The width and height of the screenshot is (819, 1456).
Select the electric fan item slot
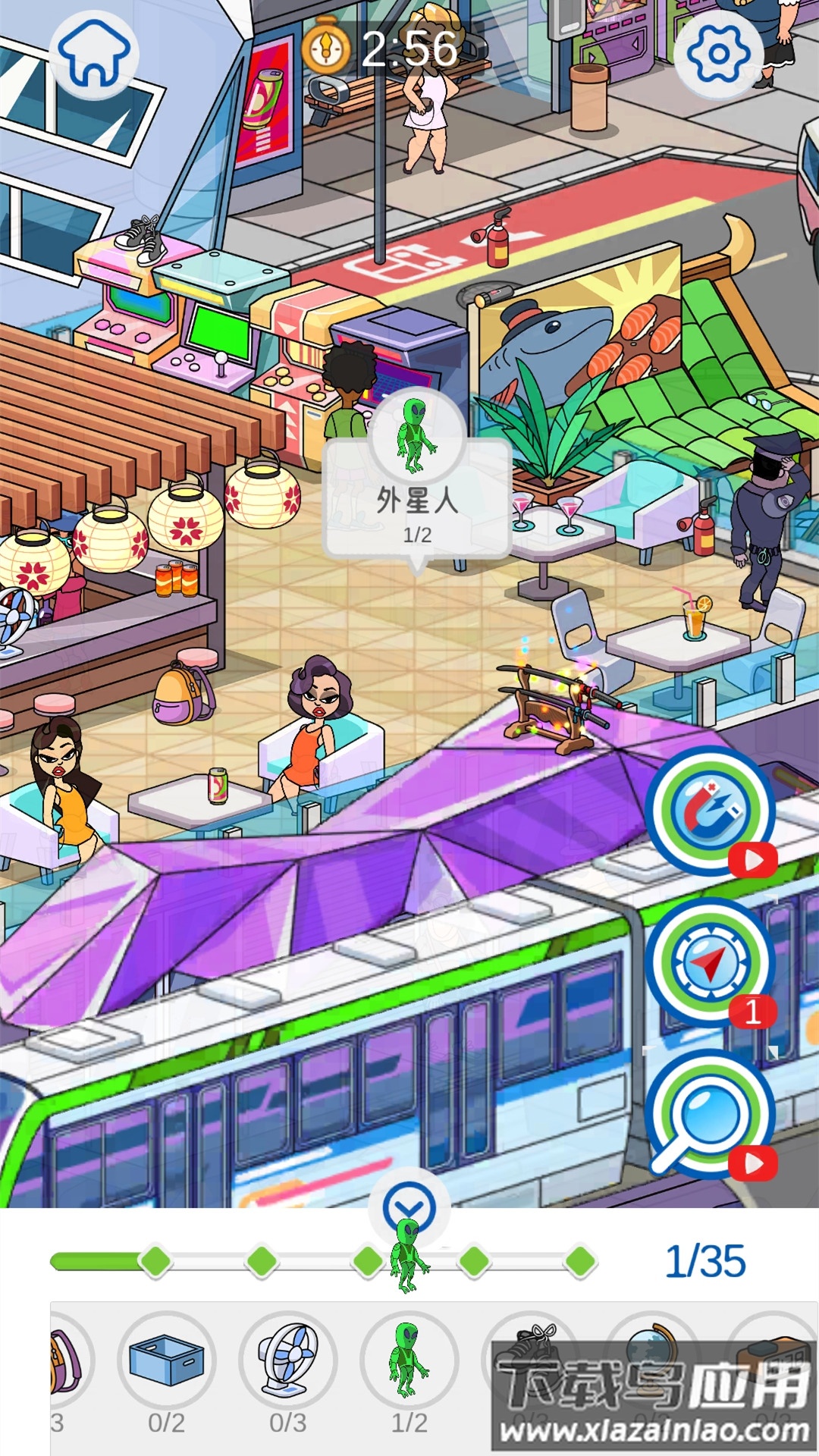288,1361
